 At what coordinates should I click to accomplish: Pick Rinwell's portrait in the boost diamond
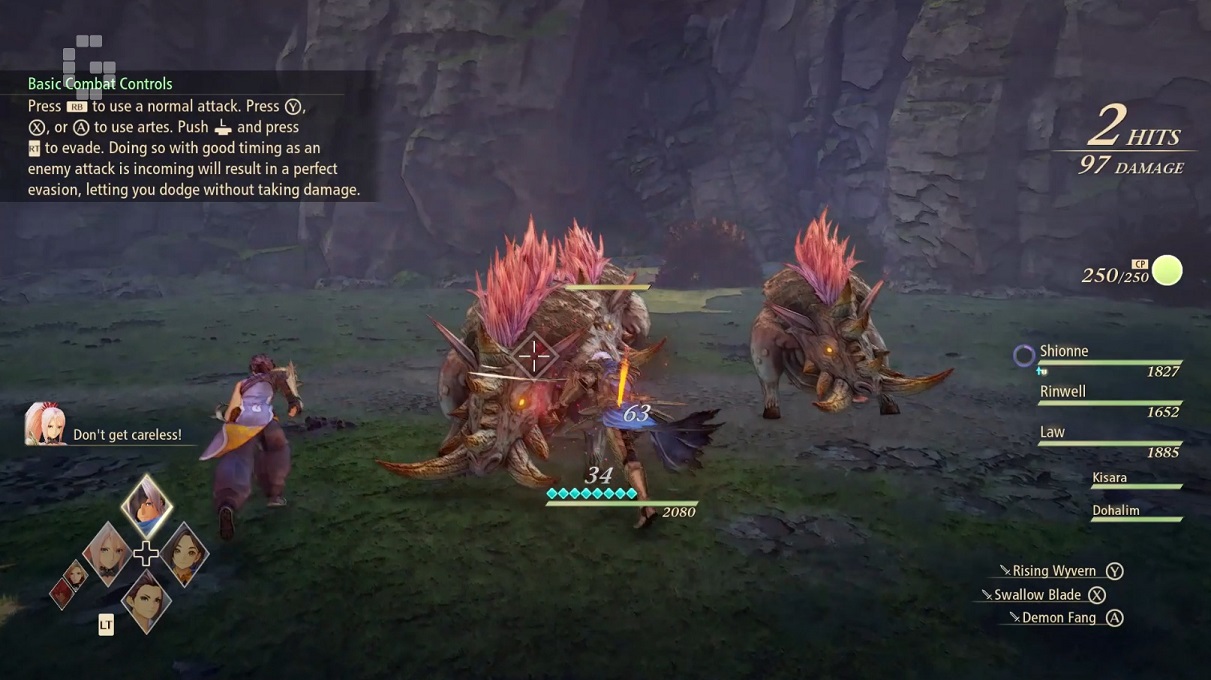[x=184, y=552]
